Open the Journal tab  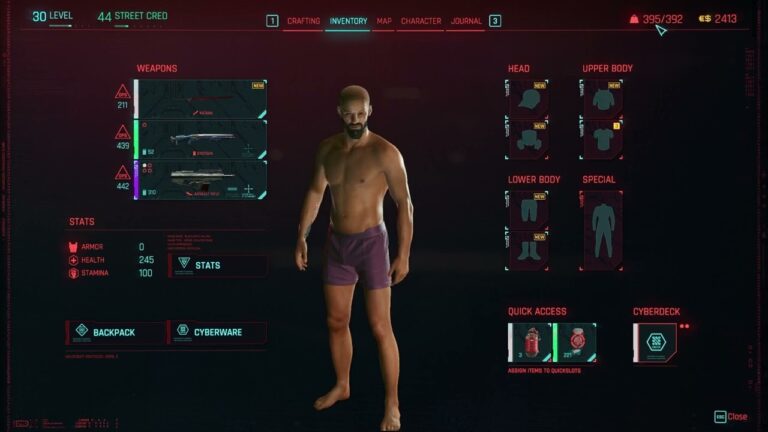466,21
